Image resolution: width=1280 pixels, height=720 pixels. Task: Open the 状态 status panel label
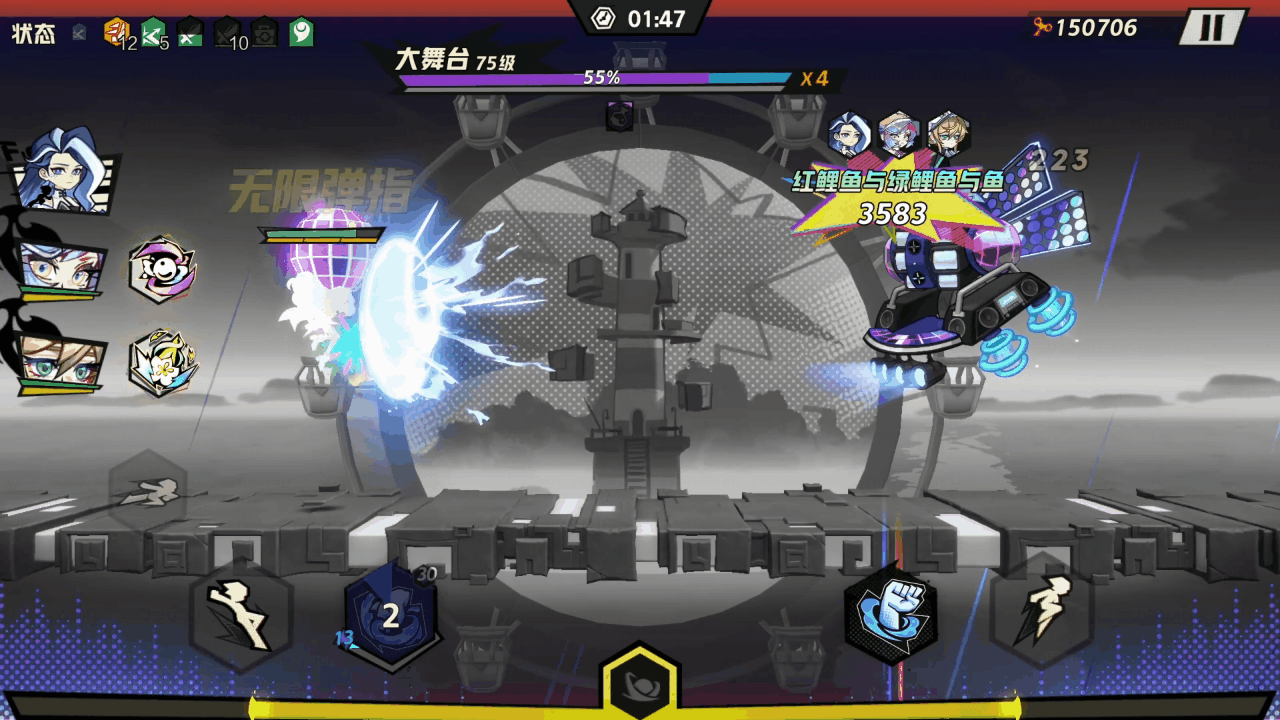coord(33,33)
